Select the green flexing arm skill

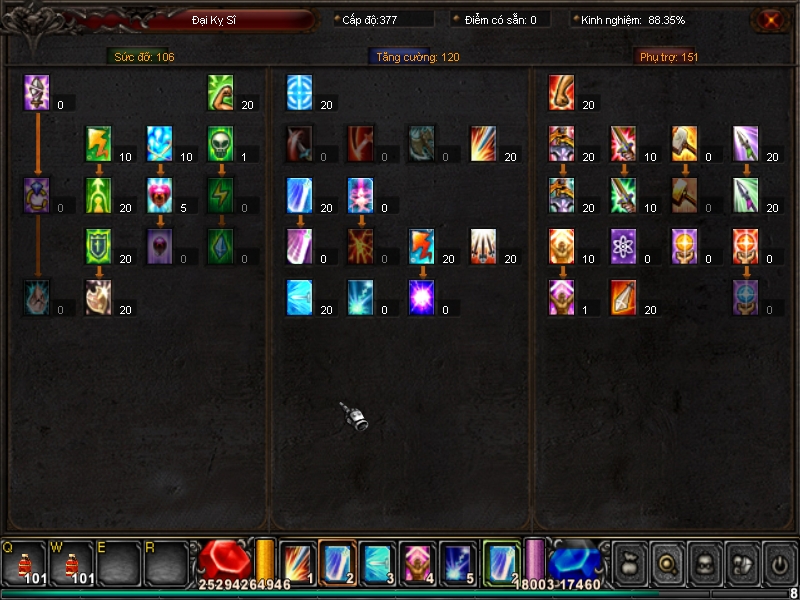pyautogui.click(x=221, y=92)
